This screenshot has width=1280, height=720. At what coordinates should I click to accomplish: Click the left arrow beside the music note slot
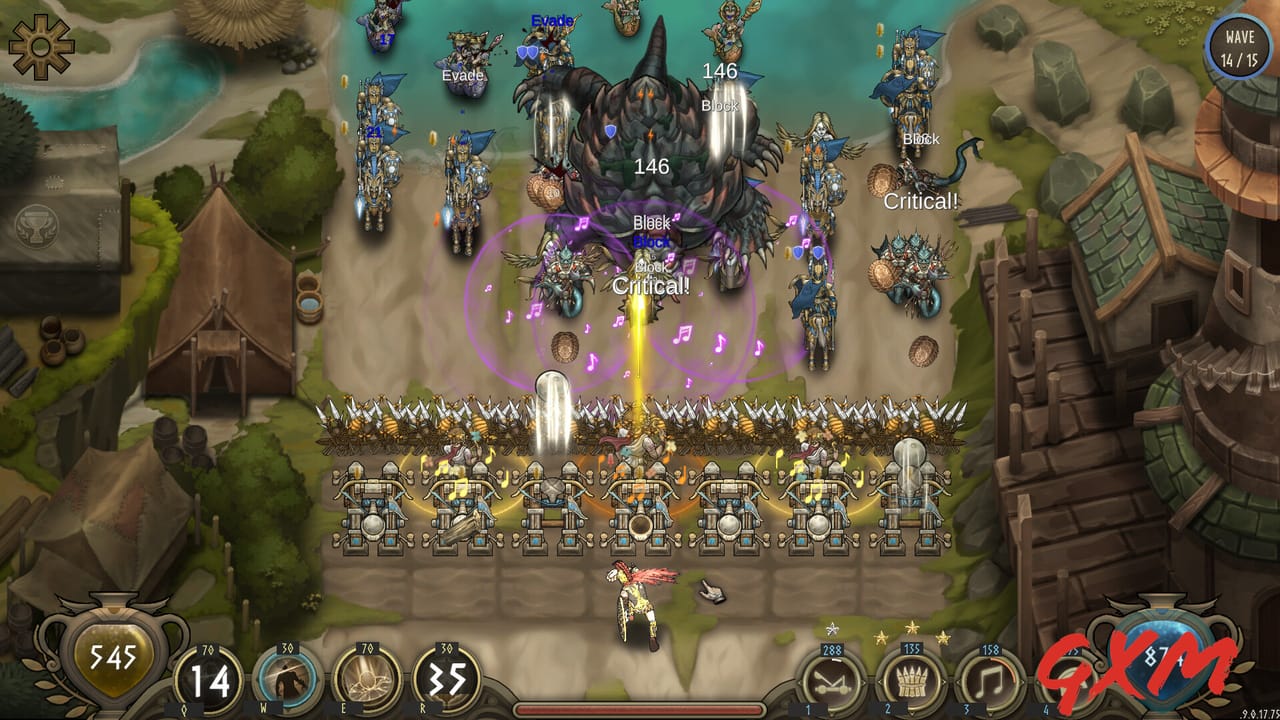tap(957, 682)
